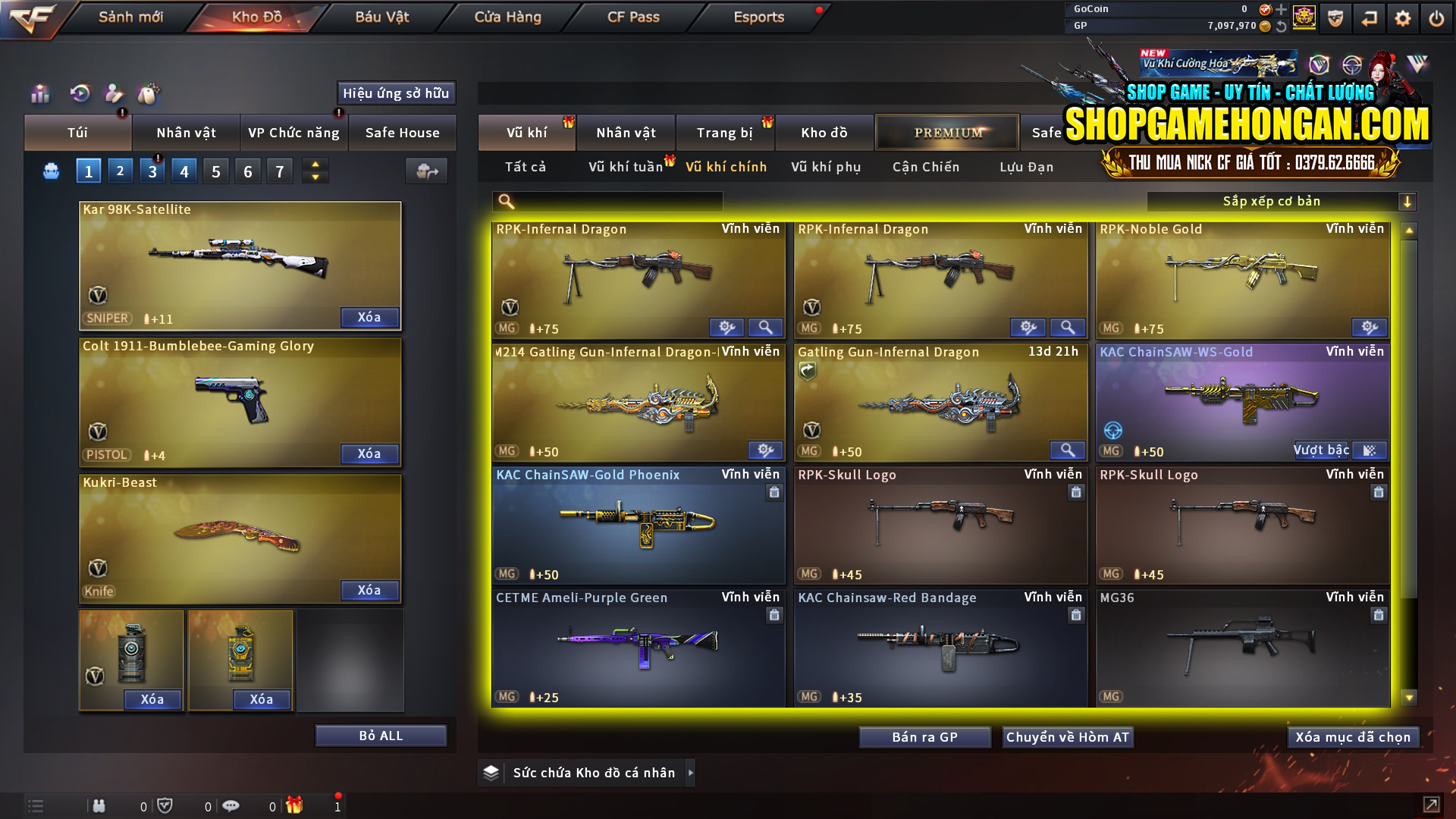Screen dimensions: 1456x819
Task: Open the magnifier preview icon on Gatling Gun-Infernal Dragon
Action: click(x=1068, y=450)
